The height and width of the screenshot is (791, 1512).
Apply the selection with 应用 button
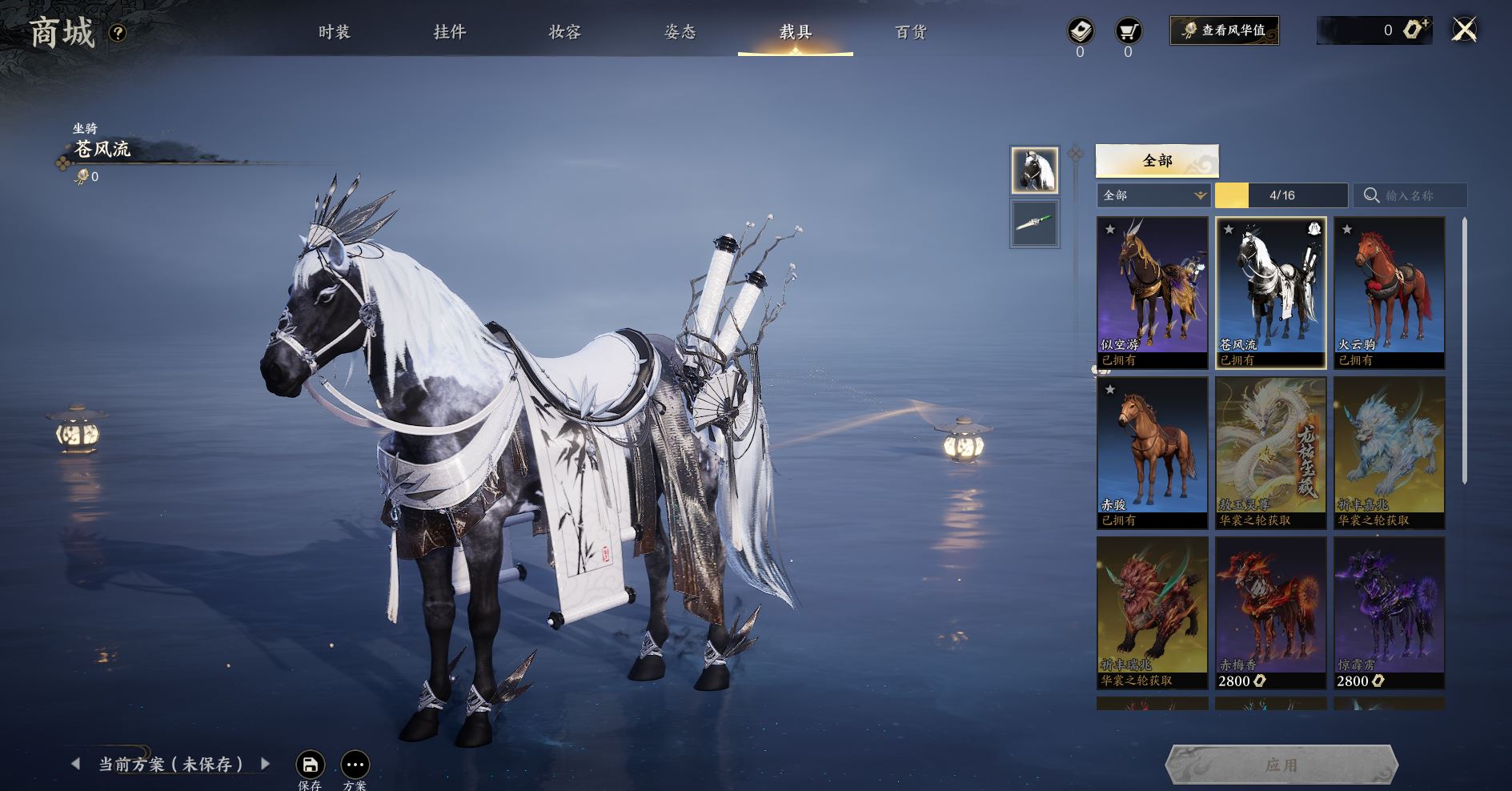coord(1281,765)
